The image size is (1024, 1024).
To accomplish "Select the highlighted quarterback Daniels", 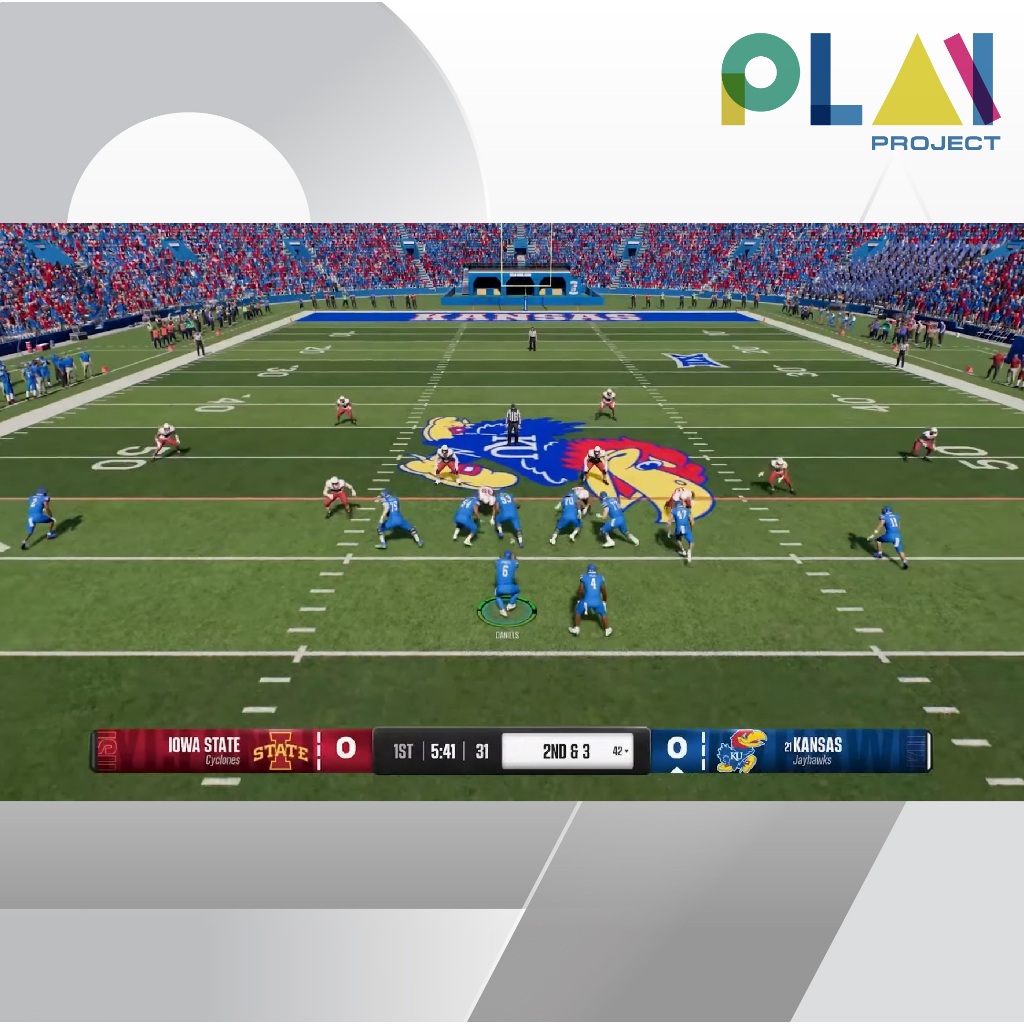I will click(507, 584).
